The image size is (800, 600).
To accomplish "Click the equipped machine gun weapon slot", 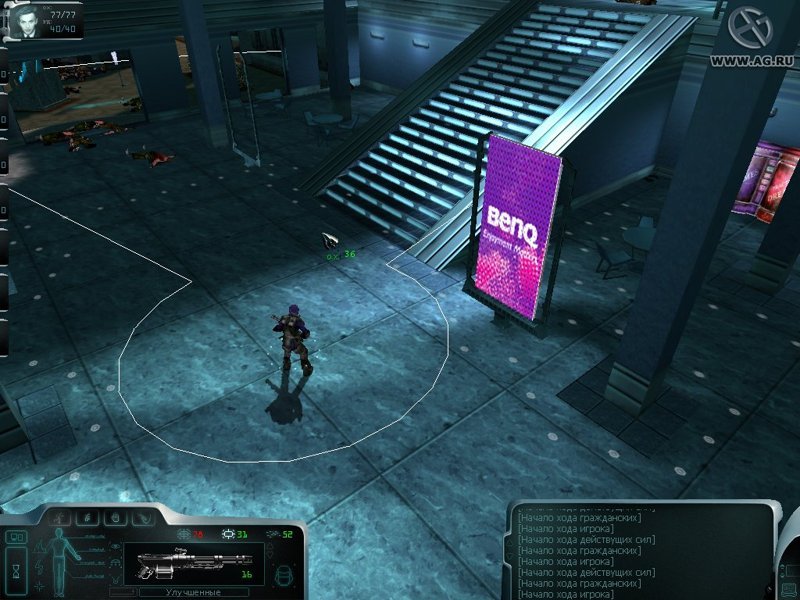I will (192, 563).
